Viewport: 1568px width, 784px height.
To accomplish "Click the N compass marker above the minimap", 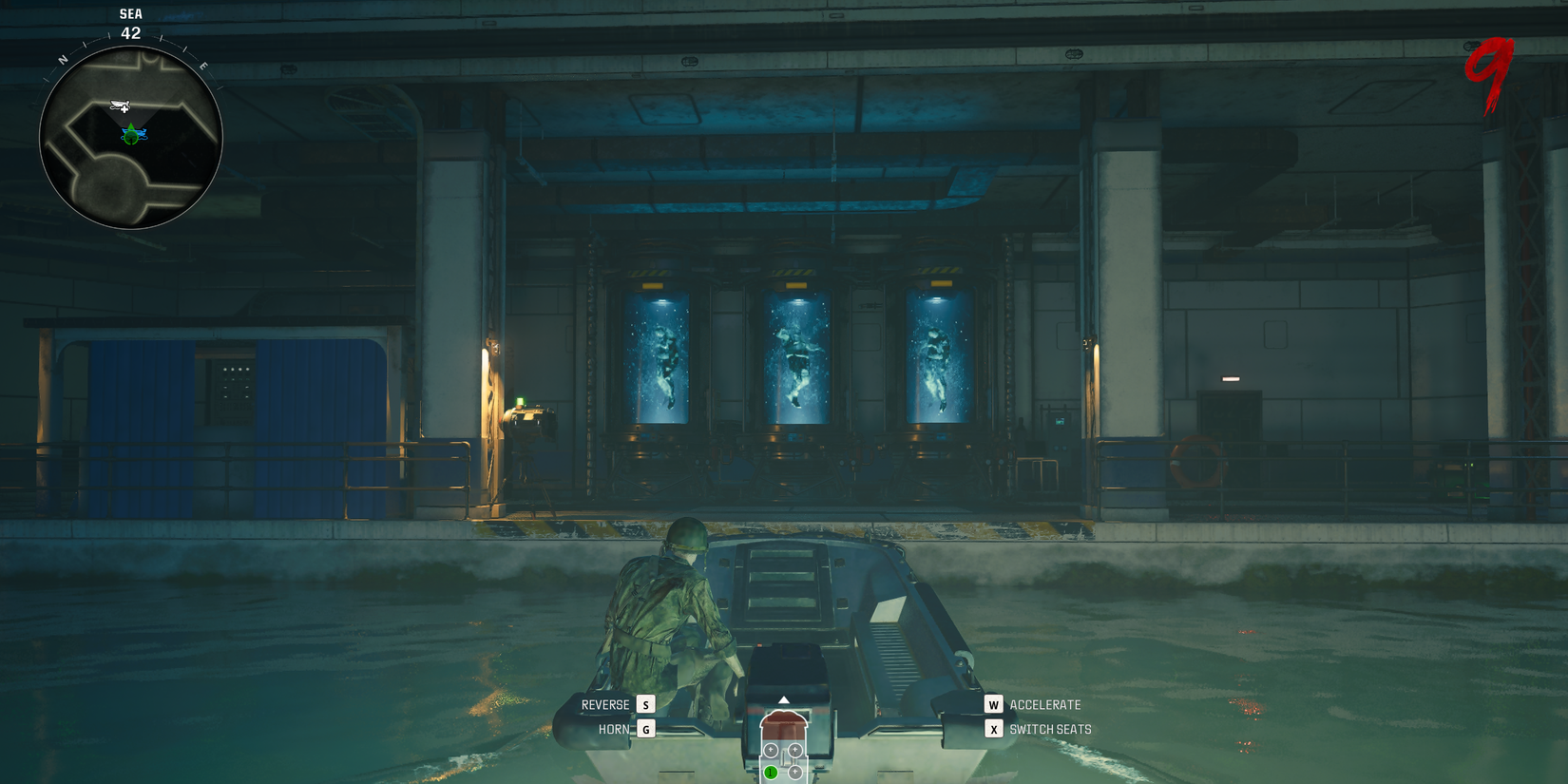I will [x=63, y=58].
